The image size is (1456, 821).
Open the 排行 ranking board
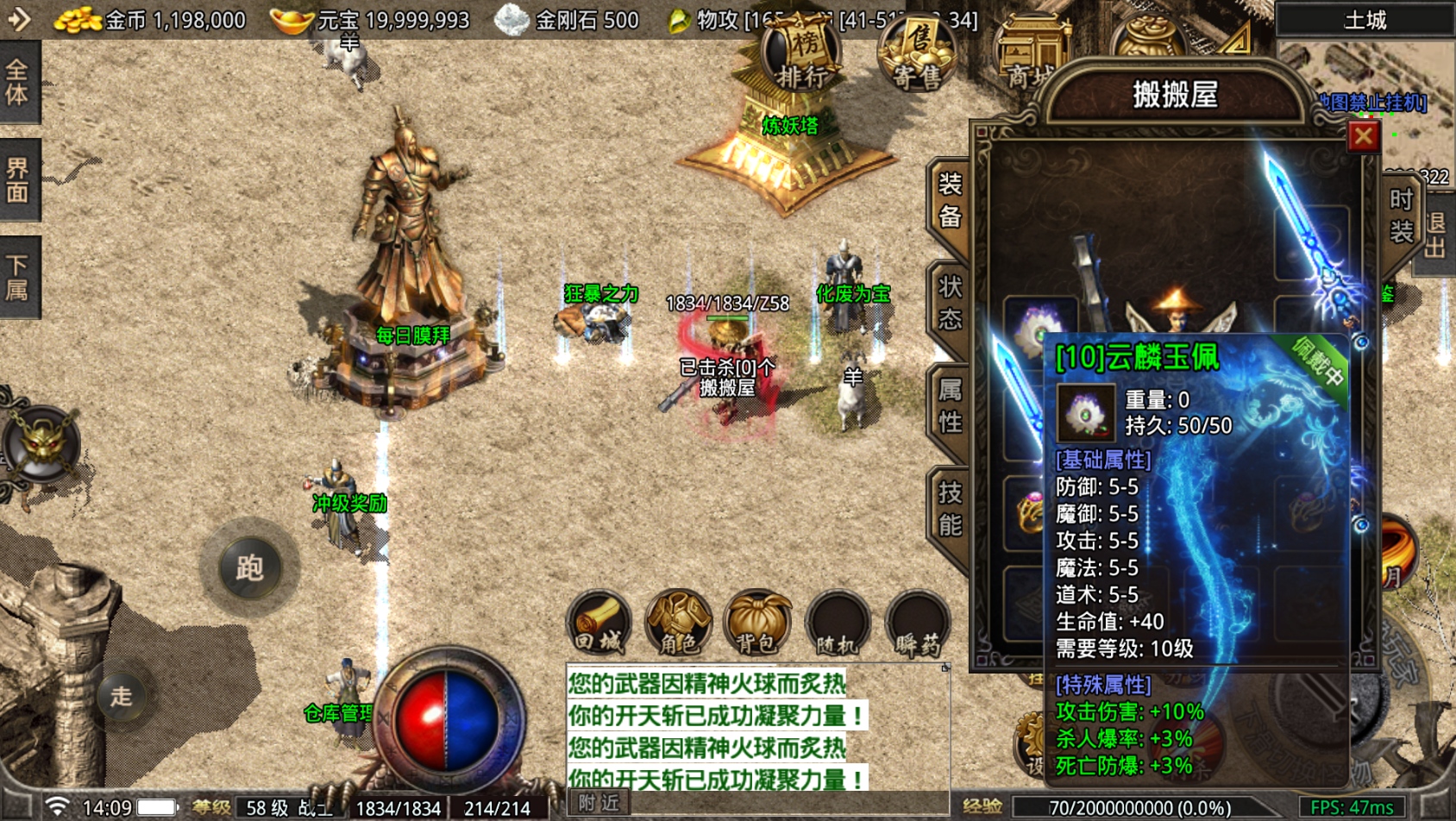coord(802,57)
